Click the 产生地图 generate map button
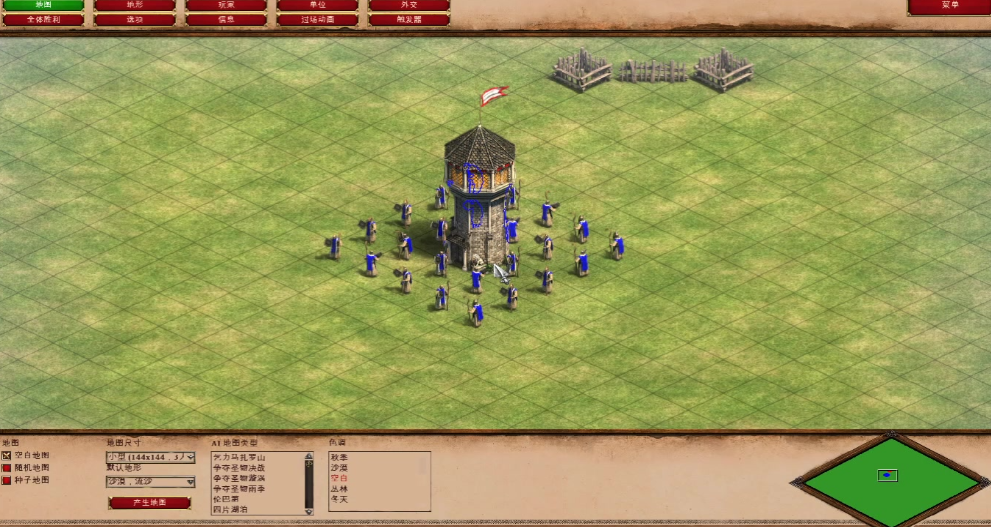 (149, 502)
